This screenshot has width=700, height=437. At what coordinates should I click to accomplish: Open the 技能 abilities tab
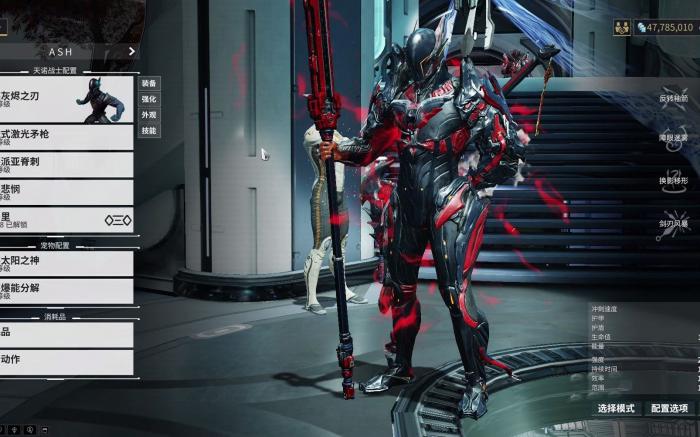(x=149, y=131)
